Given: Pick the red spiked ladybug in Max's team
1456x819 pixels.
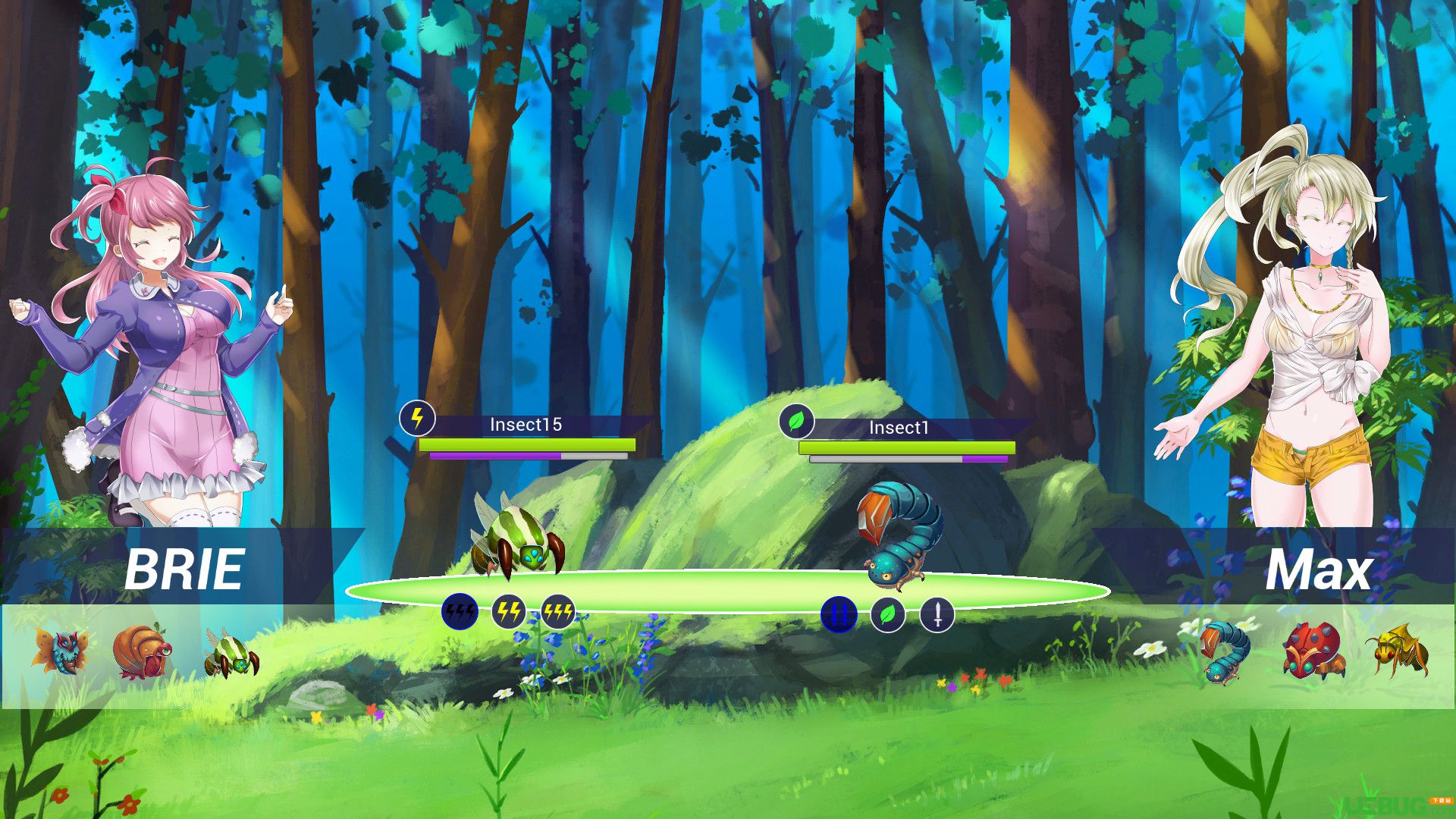Looking at the screenshot, I should coord(1312,651).
